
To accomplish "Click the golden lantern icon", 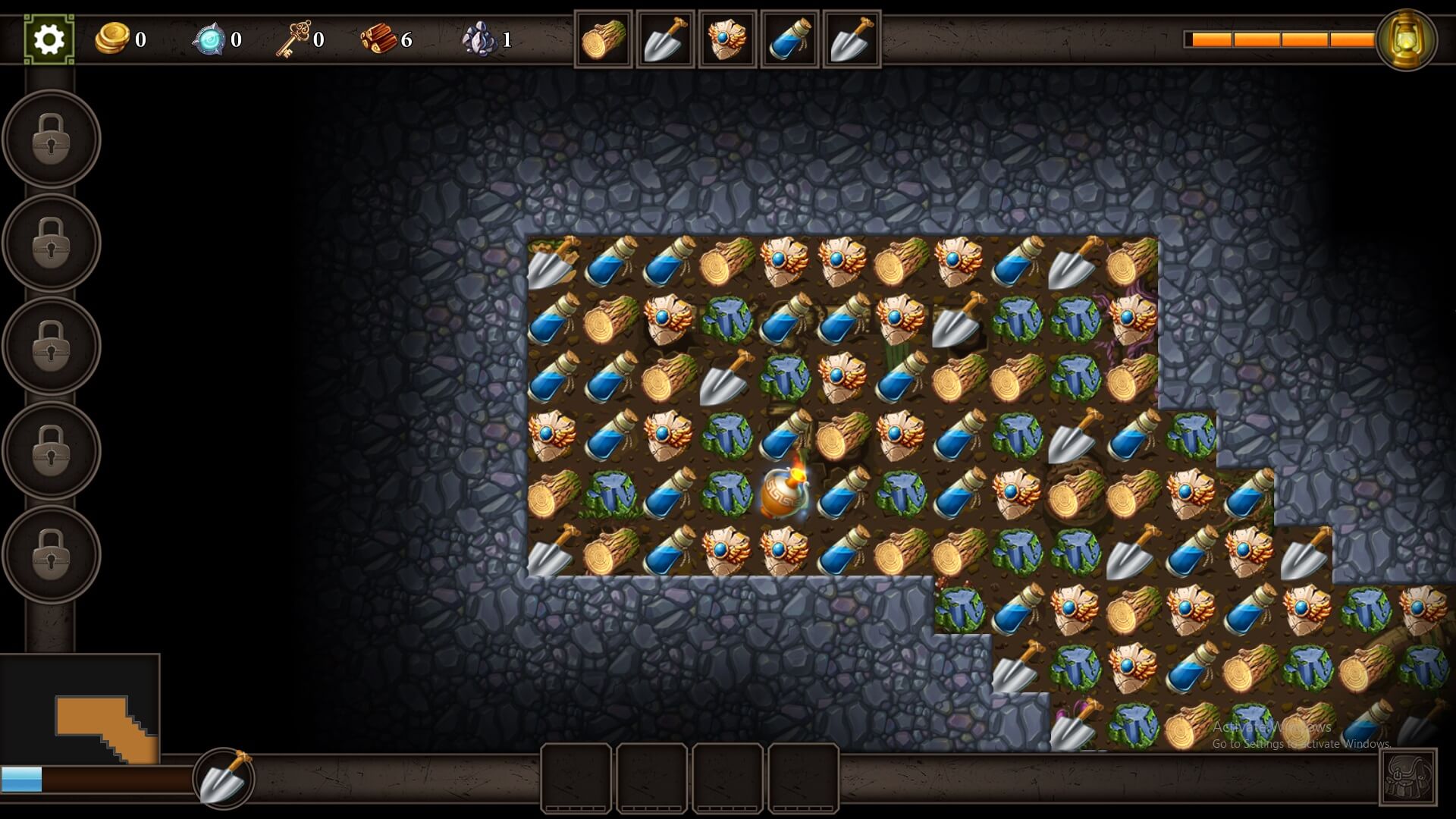I will [1406, 39].
